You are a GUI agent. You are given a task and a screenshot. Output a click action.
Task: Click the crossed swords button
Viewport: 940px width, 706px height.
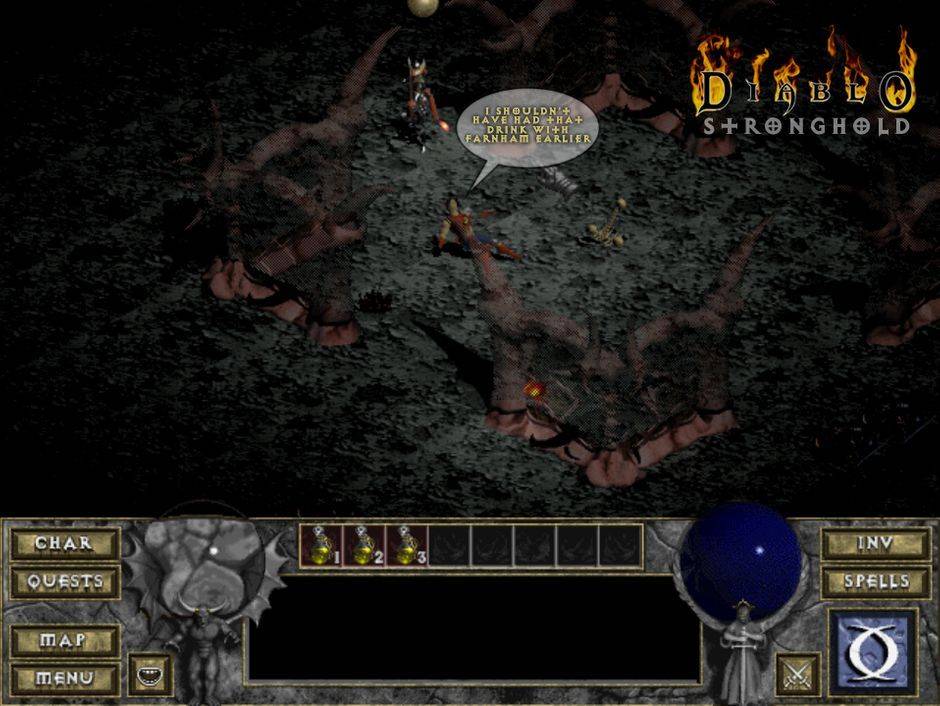797,674
